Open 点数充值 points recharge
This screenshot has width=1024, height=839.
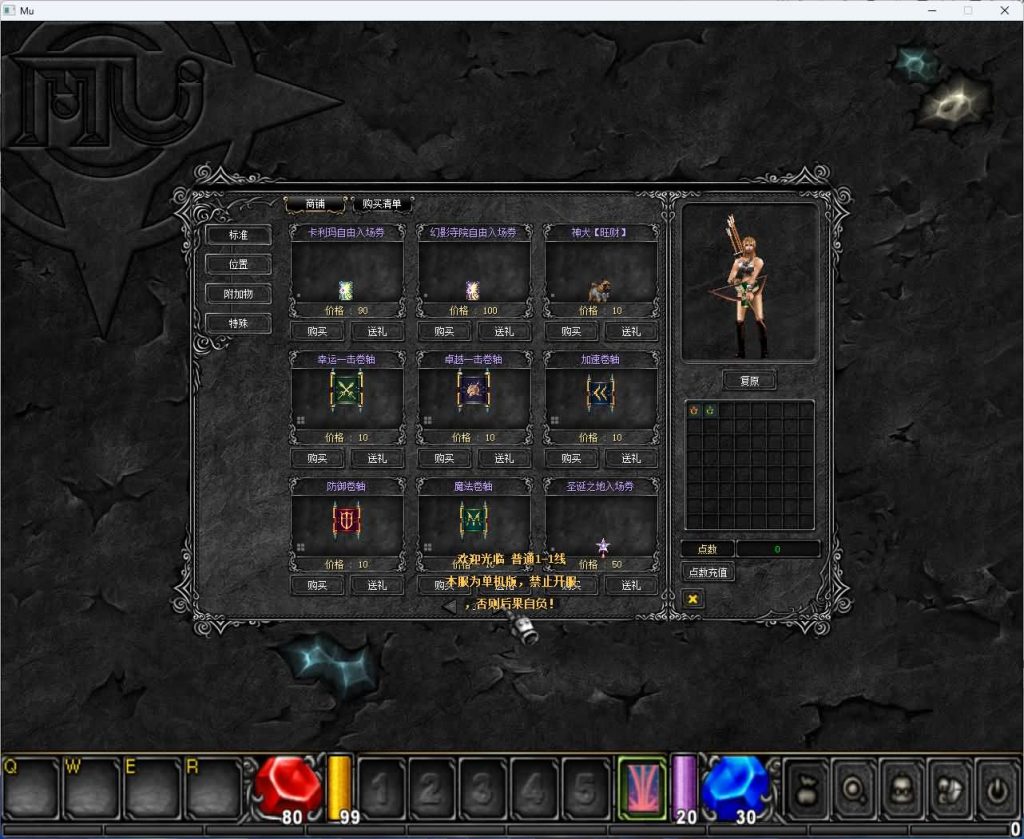708,573
